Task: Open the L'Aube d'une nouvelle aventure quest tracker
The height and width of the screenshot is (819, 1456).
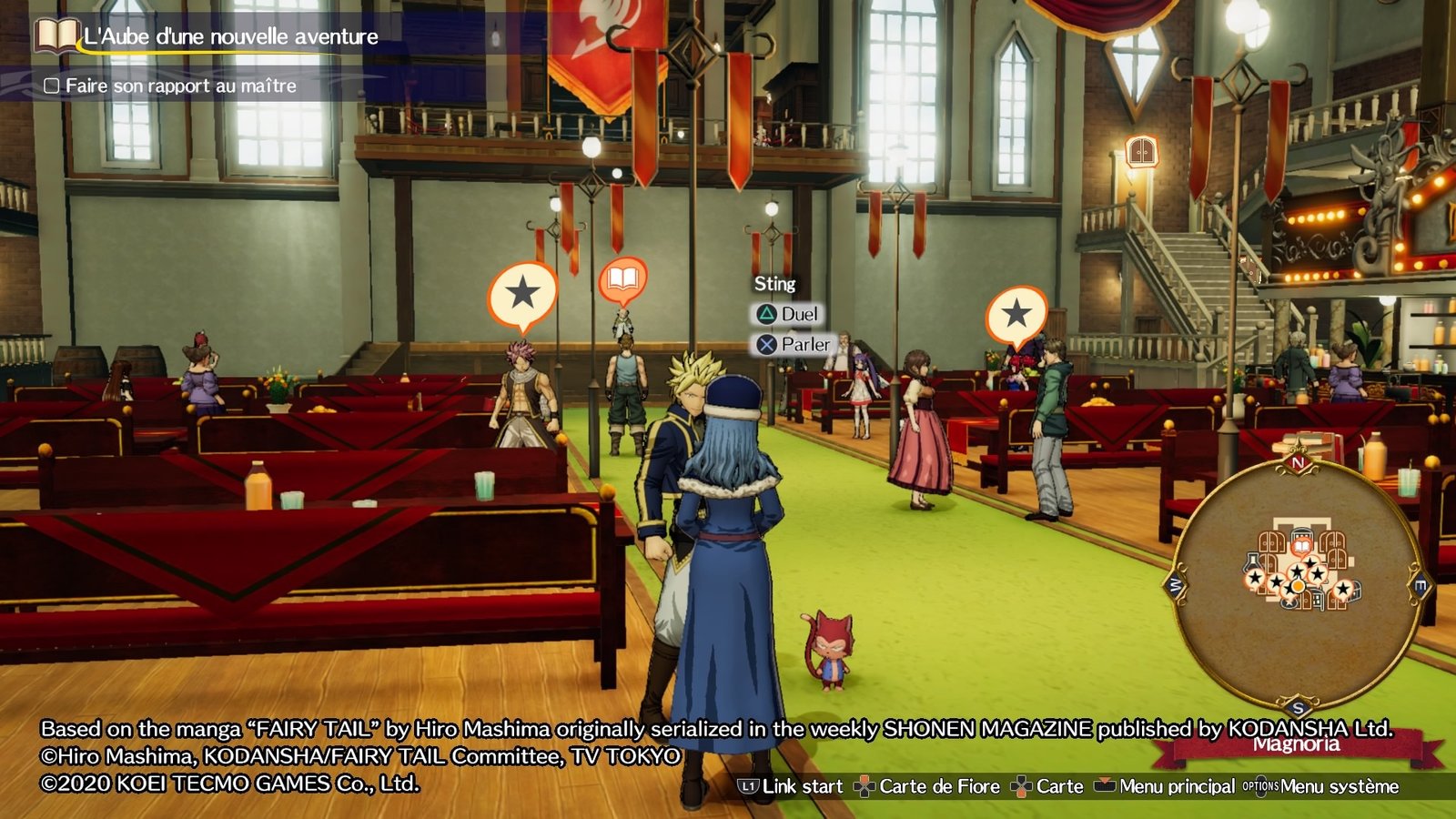Action: [229, 37]
